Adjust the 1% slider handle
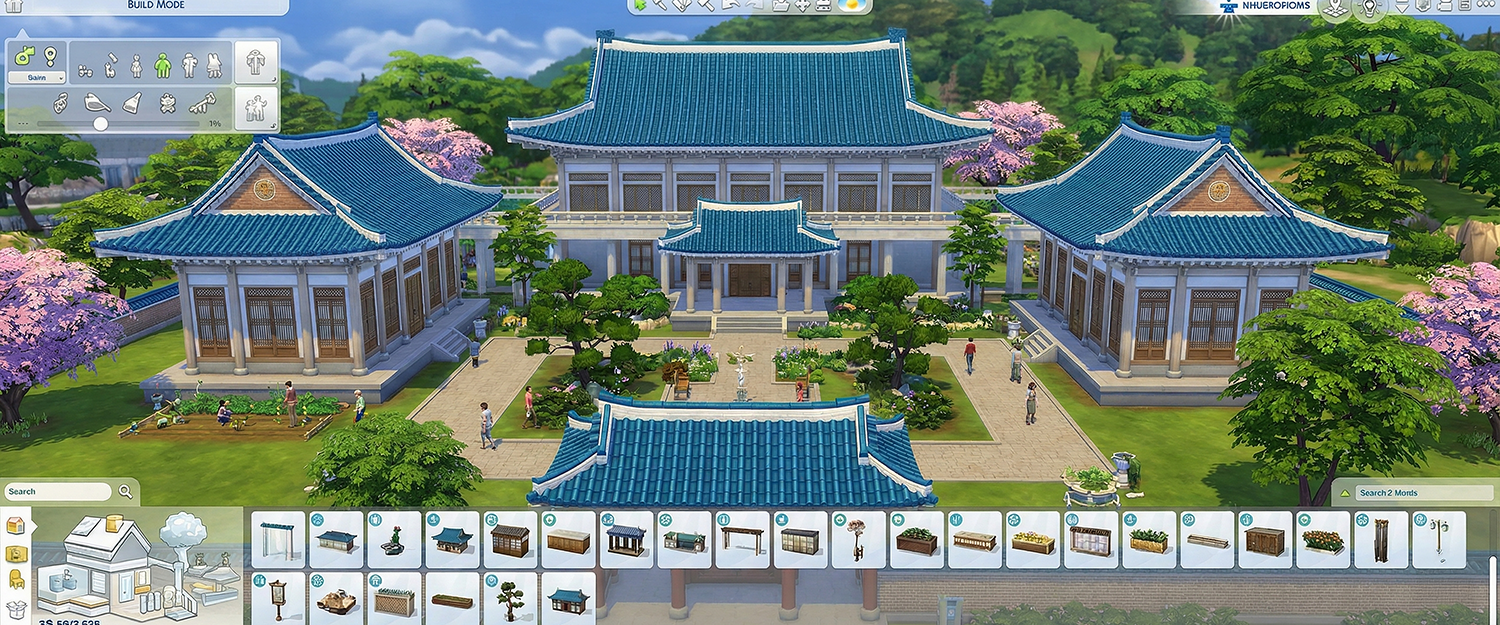This screenshot has height=625, width=1500. pyautogui.click(x=100, y=124)
